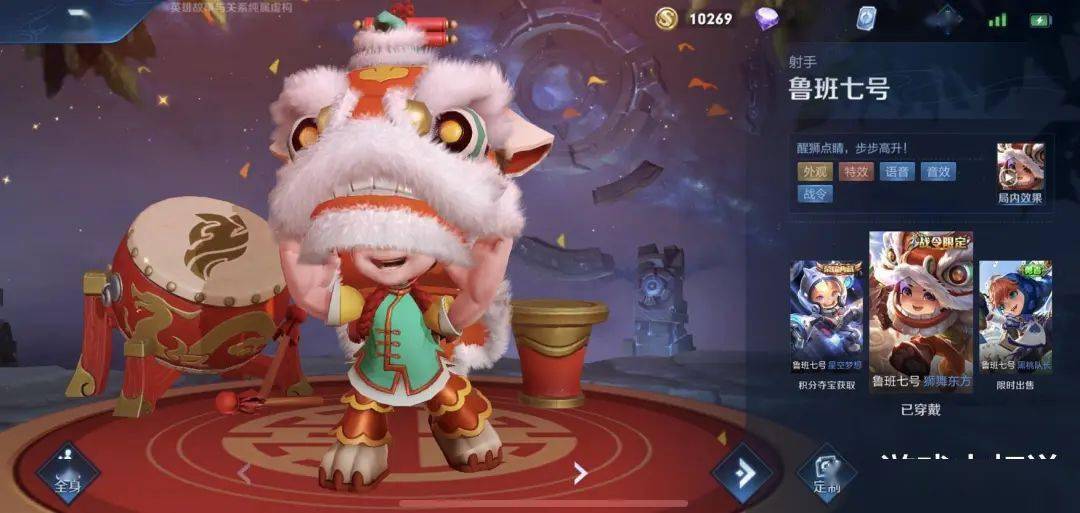Tap the purple diamond currency icon
This screenshot has height=513, width=1080.
tap(767, 18)
